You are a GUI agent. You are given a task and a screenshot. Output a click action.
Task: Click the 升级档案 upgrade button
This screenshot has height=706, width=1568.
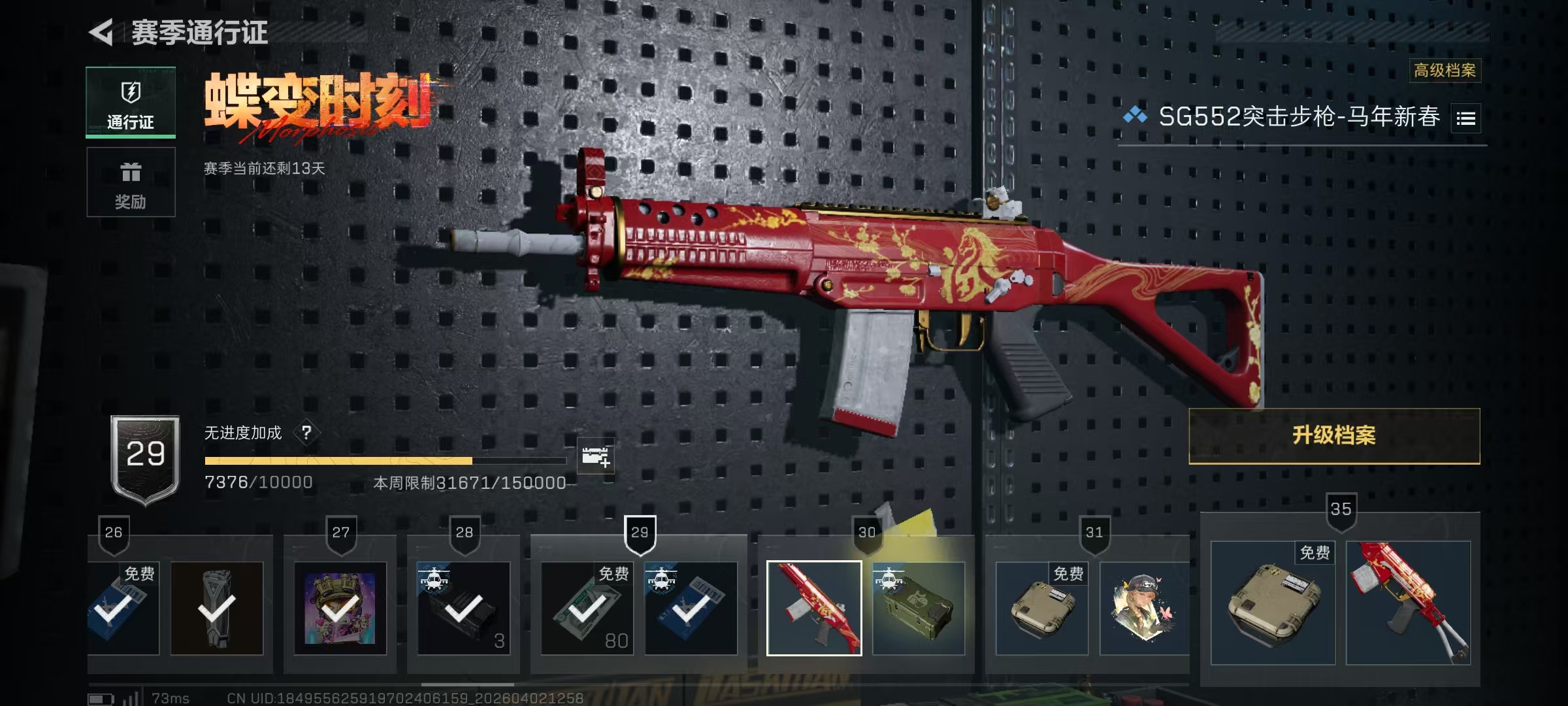pos(1333,436)
